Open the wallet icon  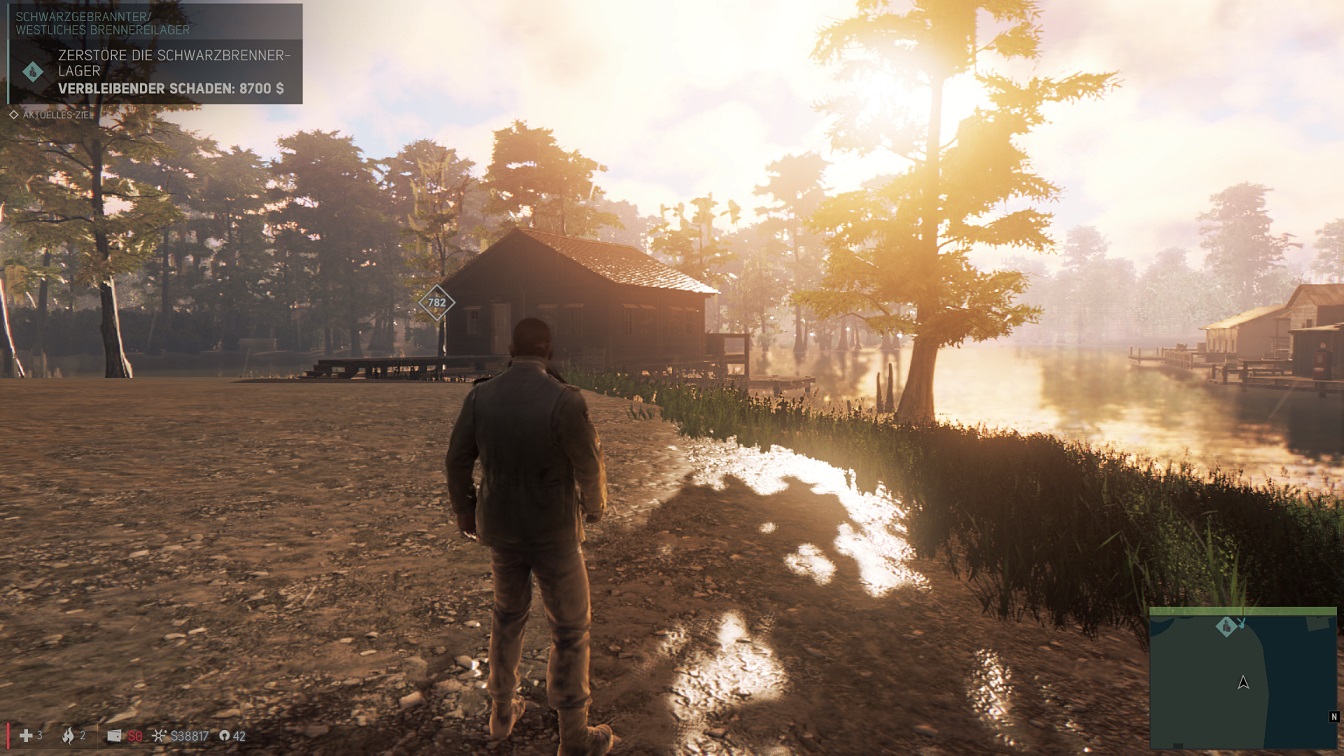(x=114, y=736)
